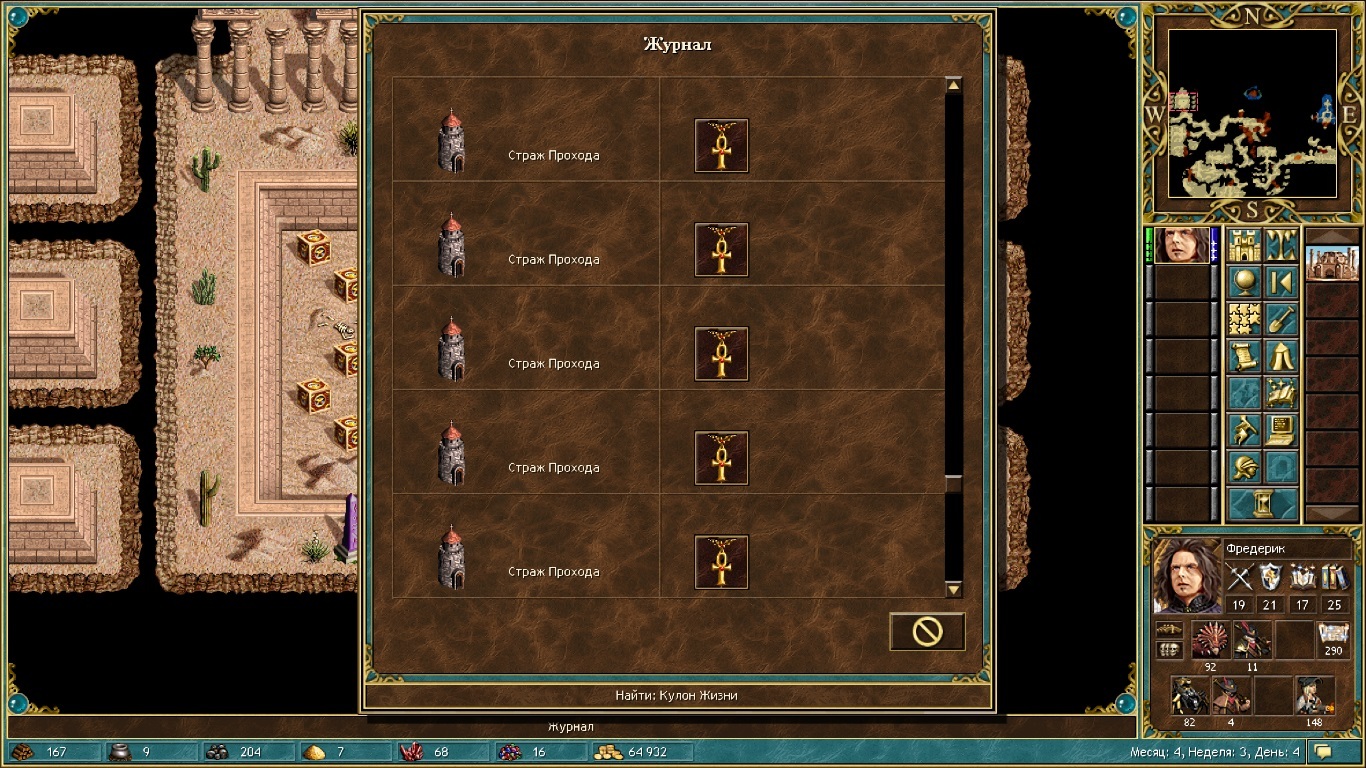Open system options computer button
Screen dimensions: 1366x768
tap(1281, 430)
